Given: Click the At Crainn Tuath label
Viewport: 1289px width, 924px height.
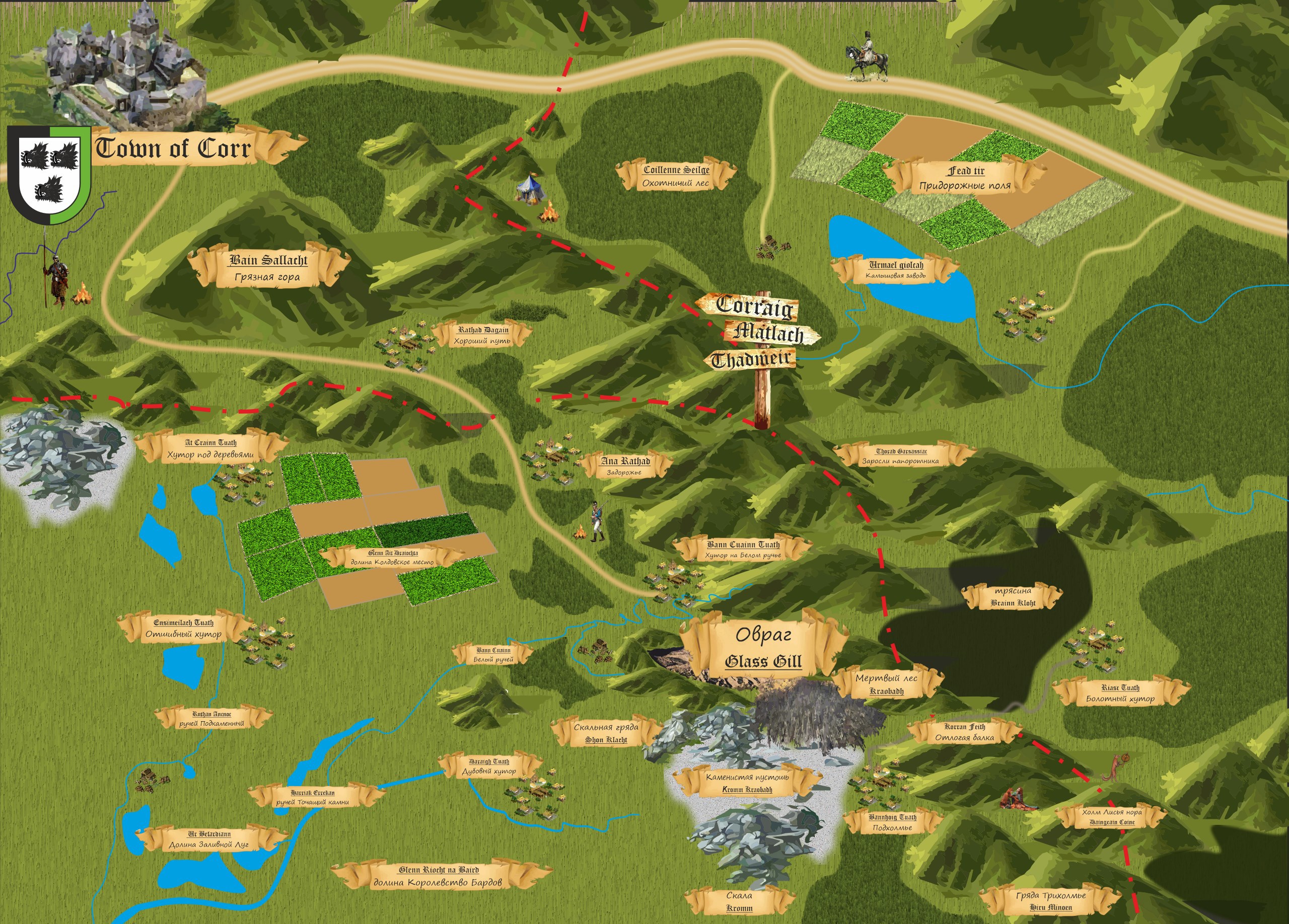Looking at the screenshot, I should pyautogui.click(x=211, y=448).
